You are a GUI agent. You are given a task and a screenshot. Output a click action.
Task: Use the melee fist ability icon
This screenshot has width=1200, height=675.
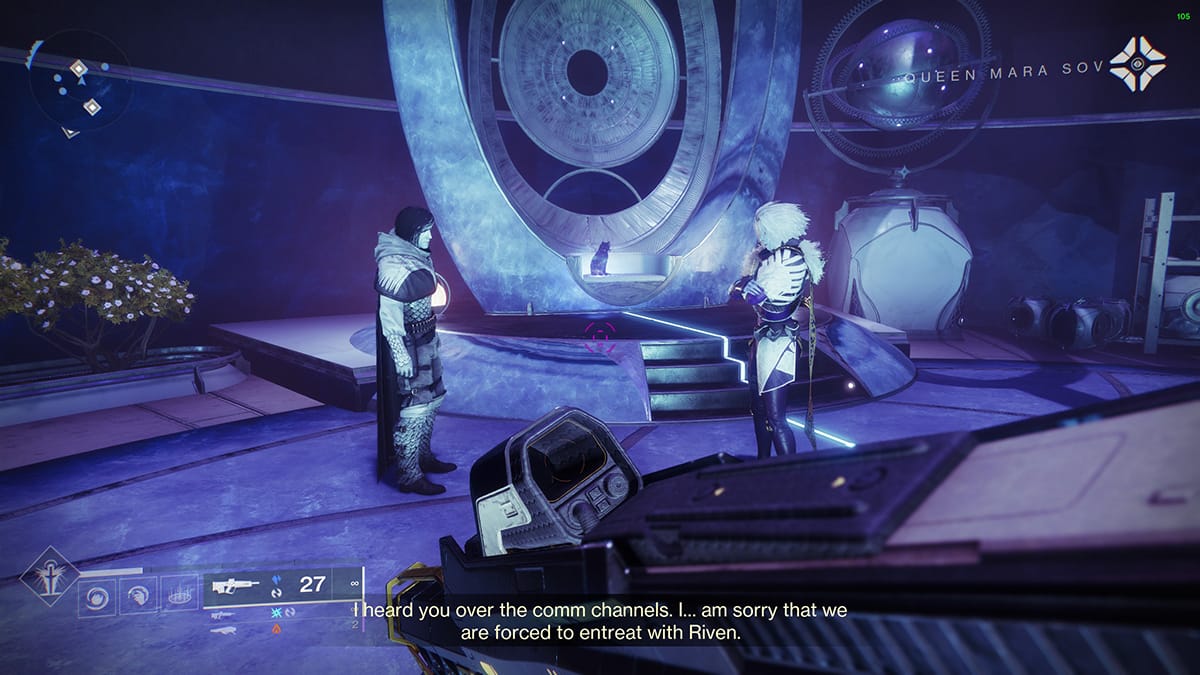coord(138,598)
